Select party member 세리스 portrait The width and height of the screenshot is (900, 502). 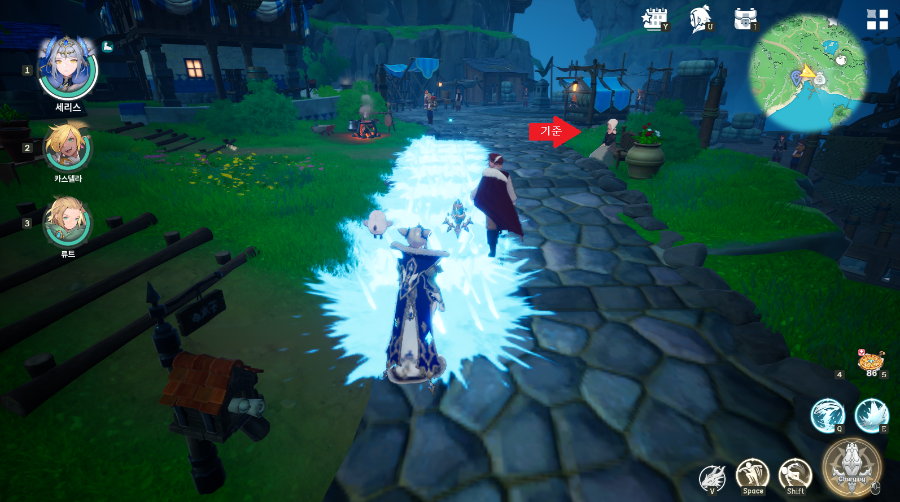67,67
